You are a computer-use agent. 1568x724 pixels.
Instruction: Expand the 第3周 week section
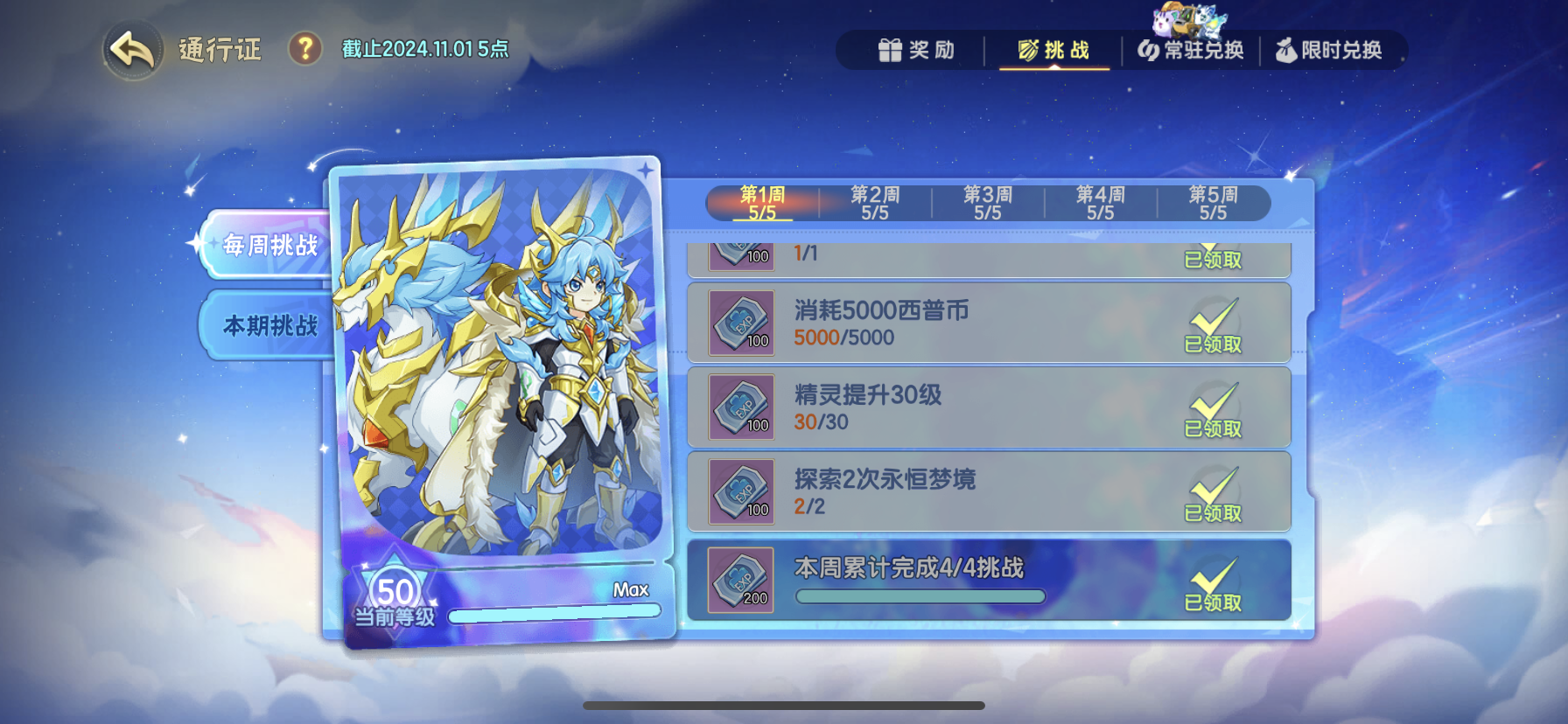coord(986,202)
